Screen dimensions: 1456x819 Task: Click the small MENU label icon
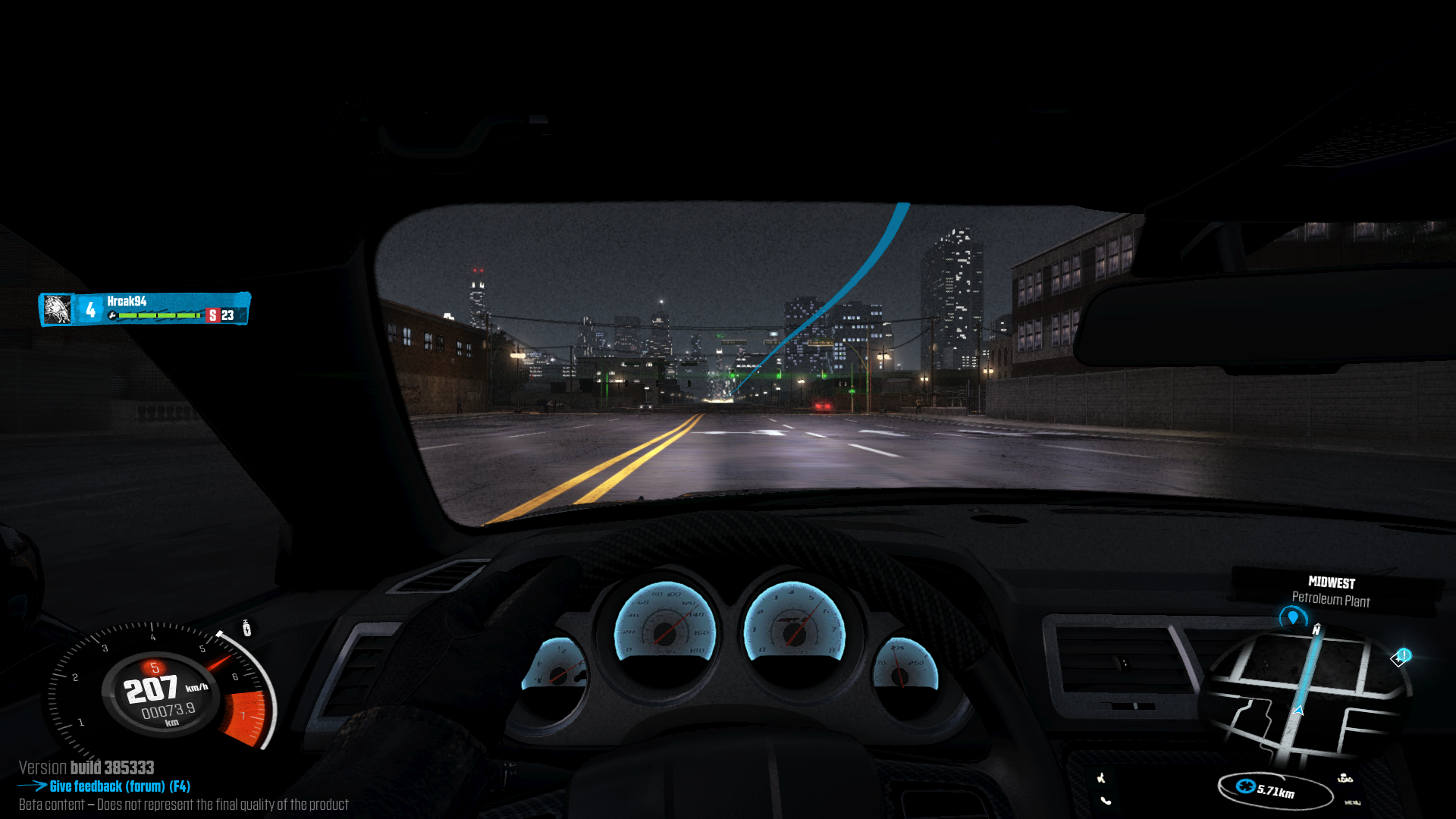click(1352, 802)
